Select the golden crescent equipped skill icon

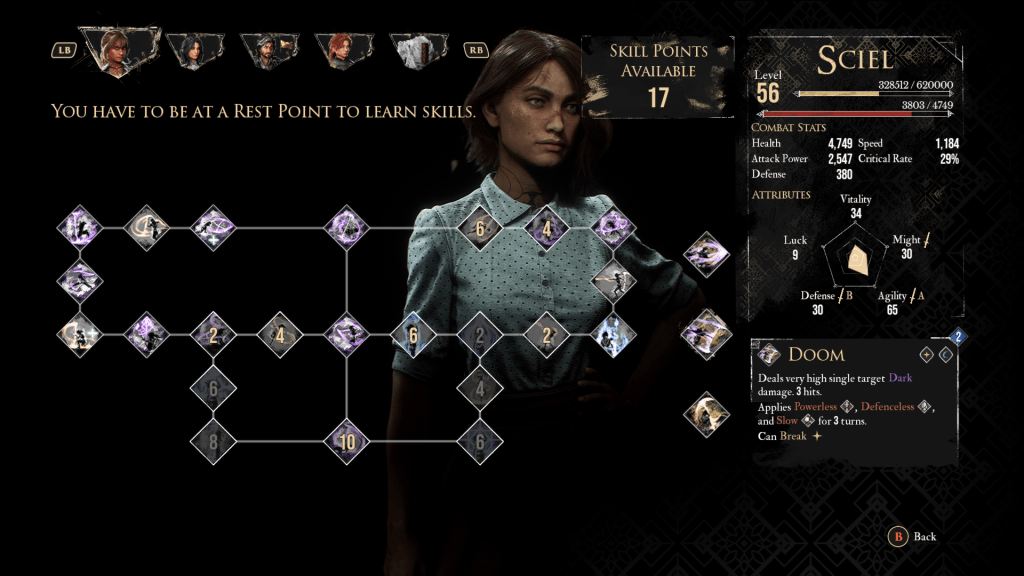(706, 414)
